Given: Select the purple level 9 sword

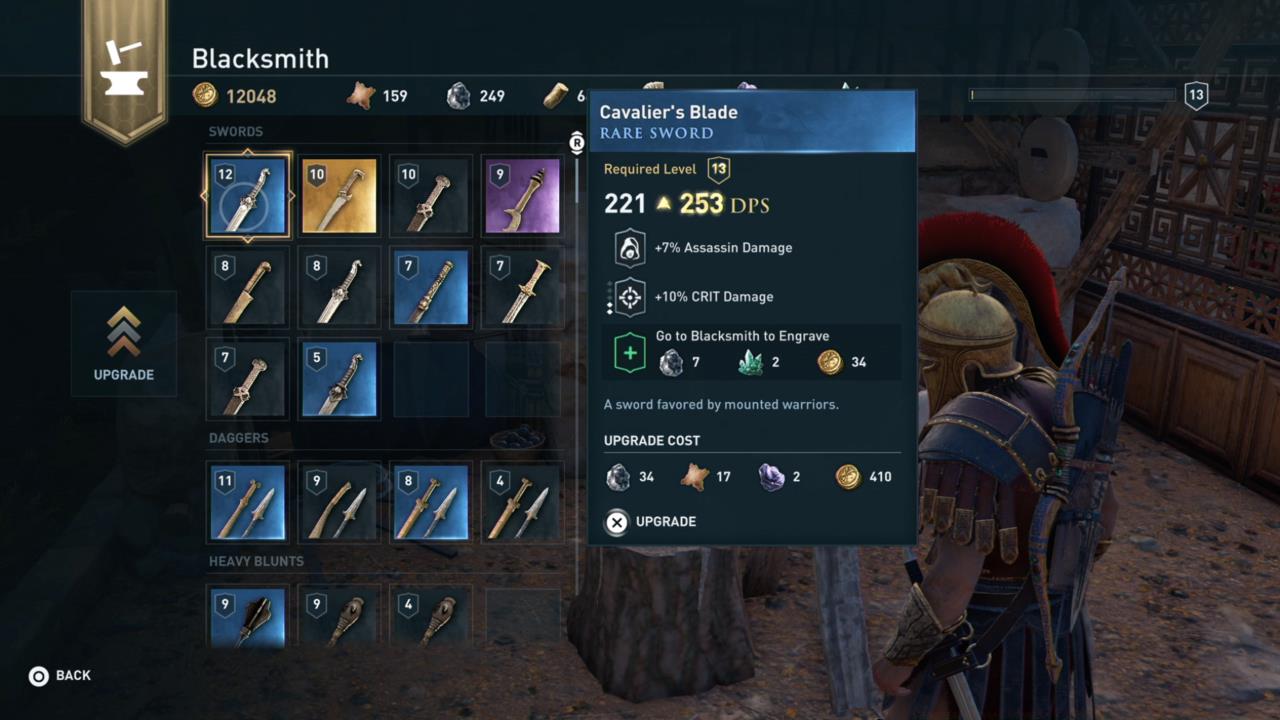Looking at the screenshot, I should (521, 195).
